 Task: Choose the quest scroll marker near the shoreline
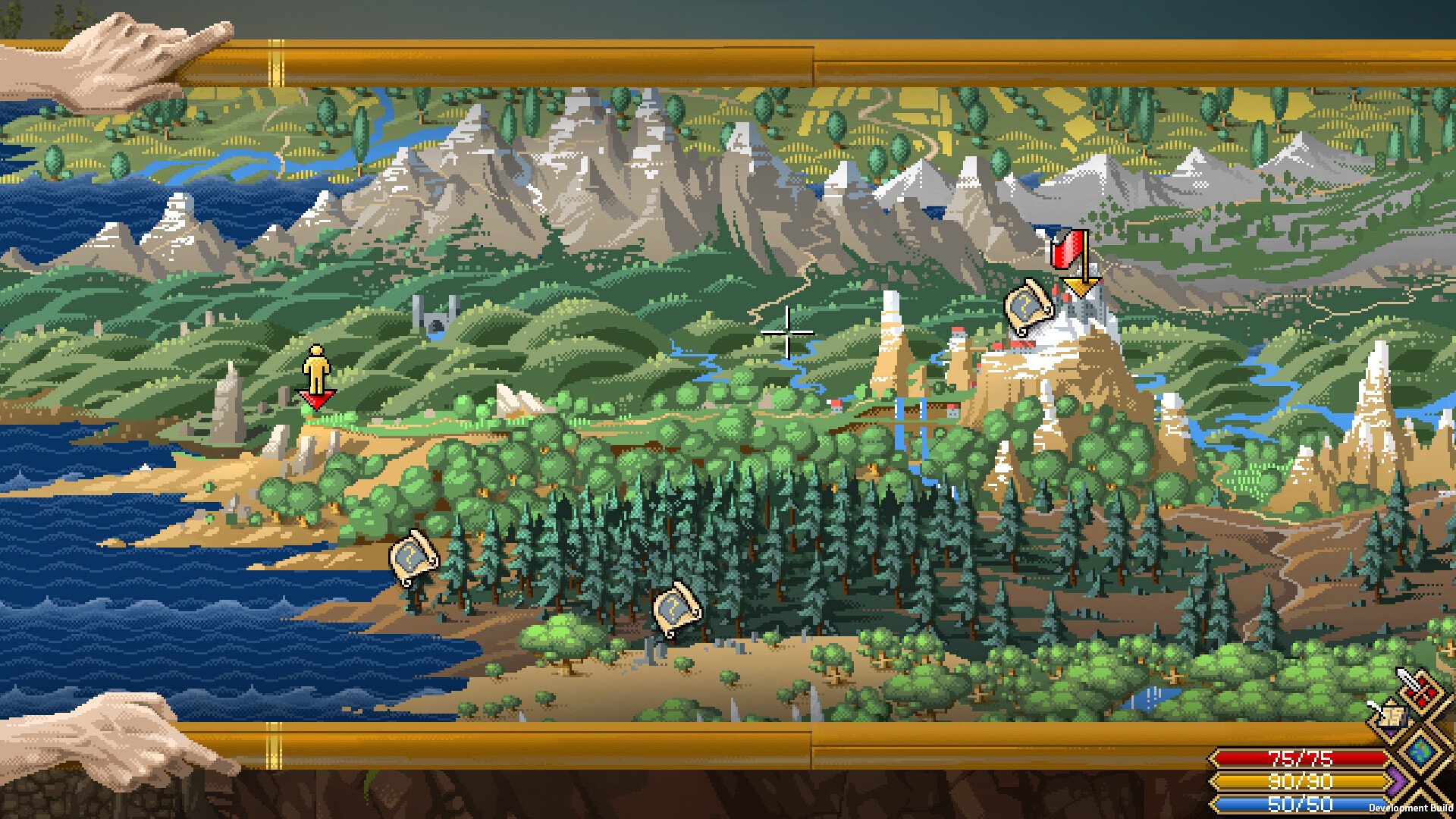tap(413, 557)
